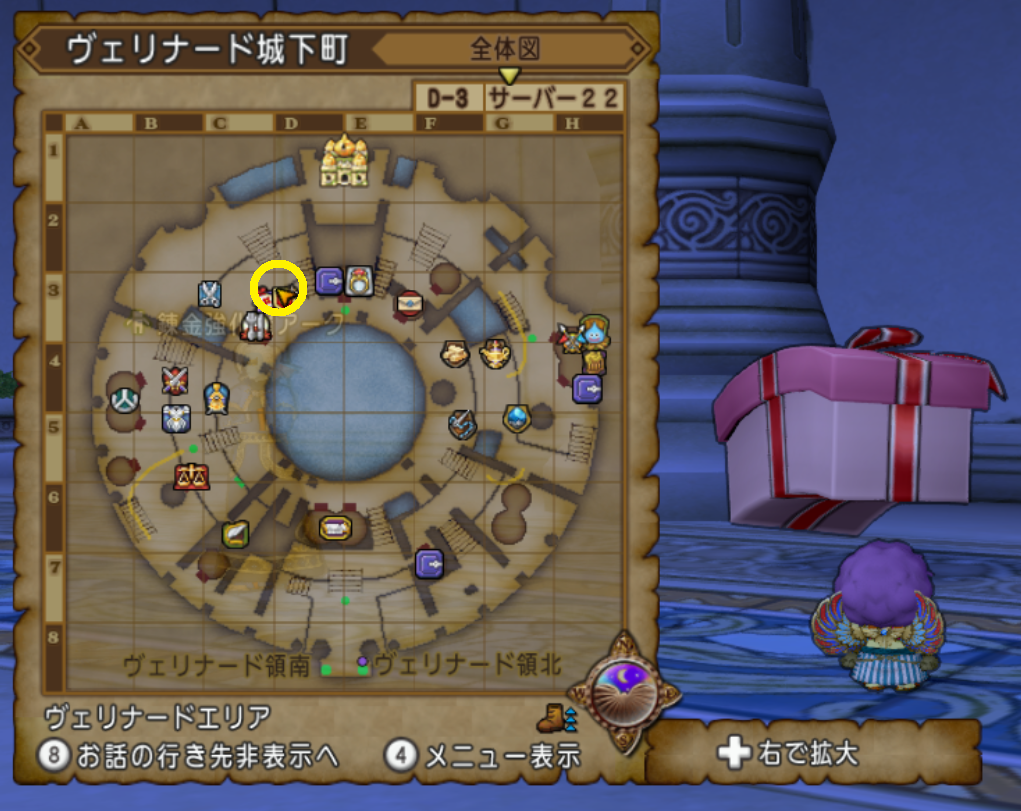Click the hammer blacksmith marker
Screen dimensions: 1021x811
coord(462,425)
